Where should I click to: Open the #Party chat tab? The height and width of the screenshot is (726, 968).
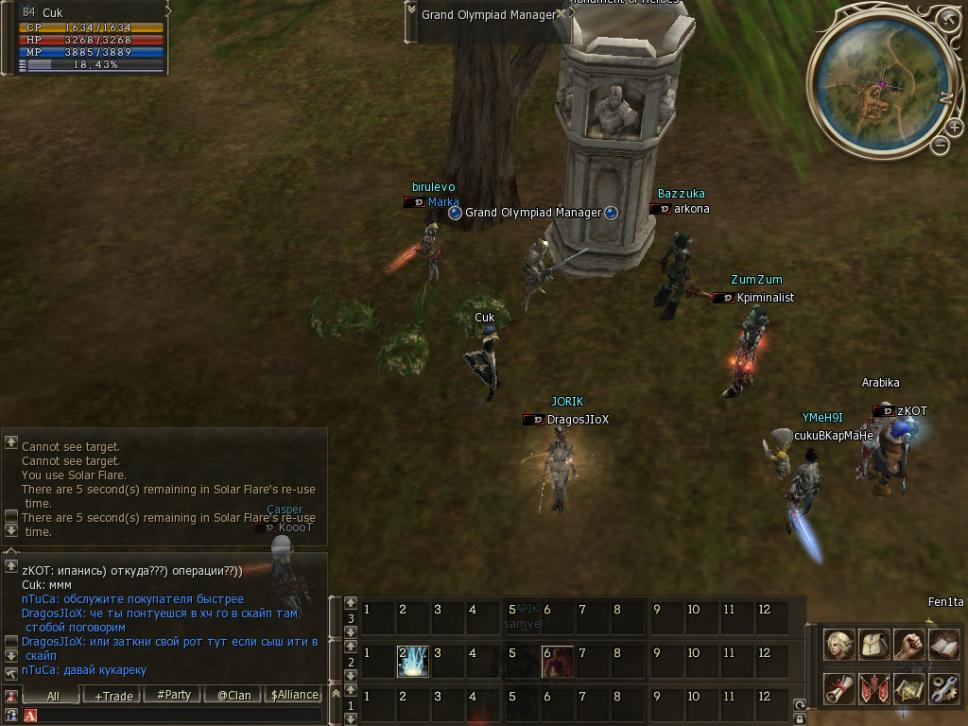(x=174, y=695)
